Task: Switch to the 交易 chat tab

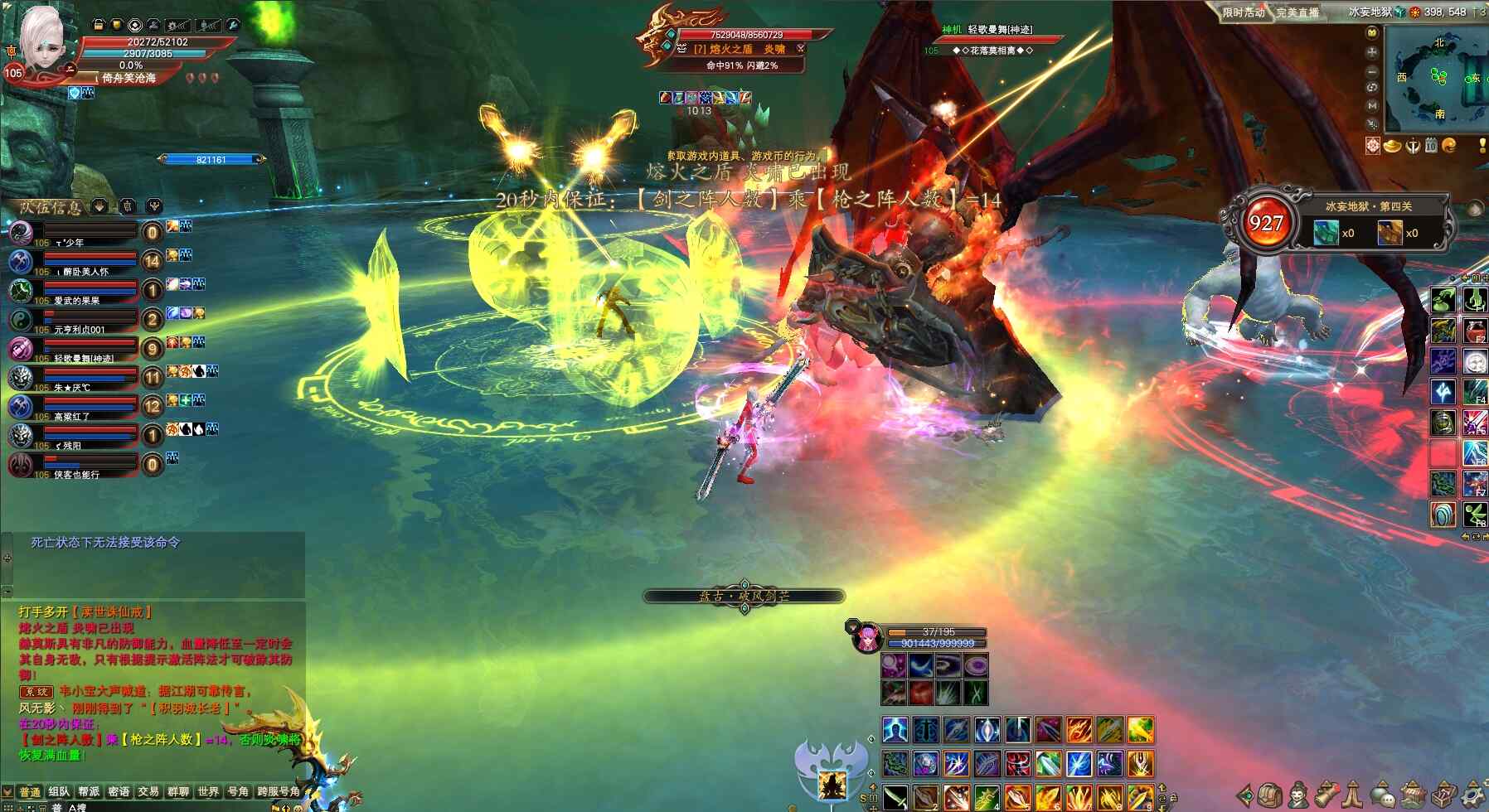Action: click(x=148, y=791)
